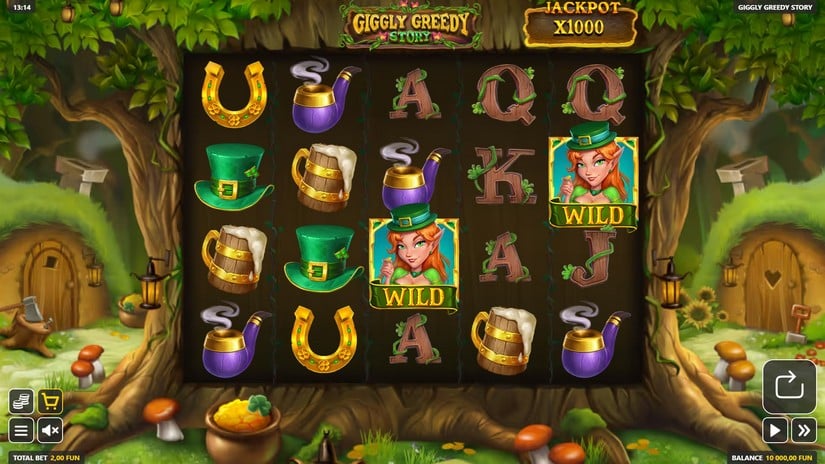The image size is (825, 464).
Task: Toggle the muted sound speaker button
Action: [x=50, y=431]
